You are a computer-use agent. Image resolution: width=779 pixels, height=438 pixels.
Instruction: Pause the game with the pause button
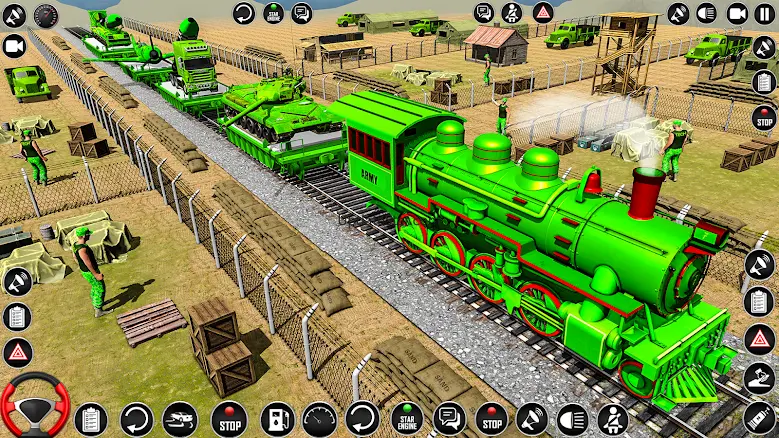click(766, 13)
